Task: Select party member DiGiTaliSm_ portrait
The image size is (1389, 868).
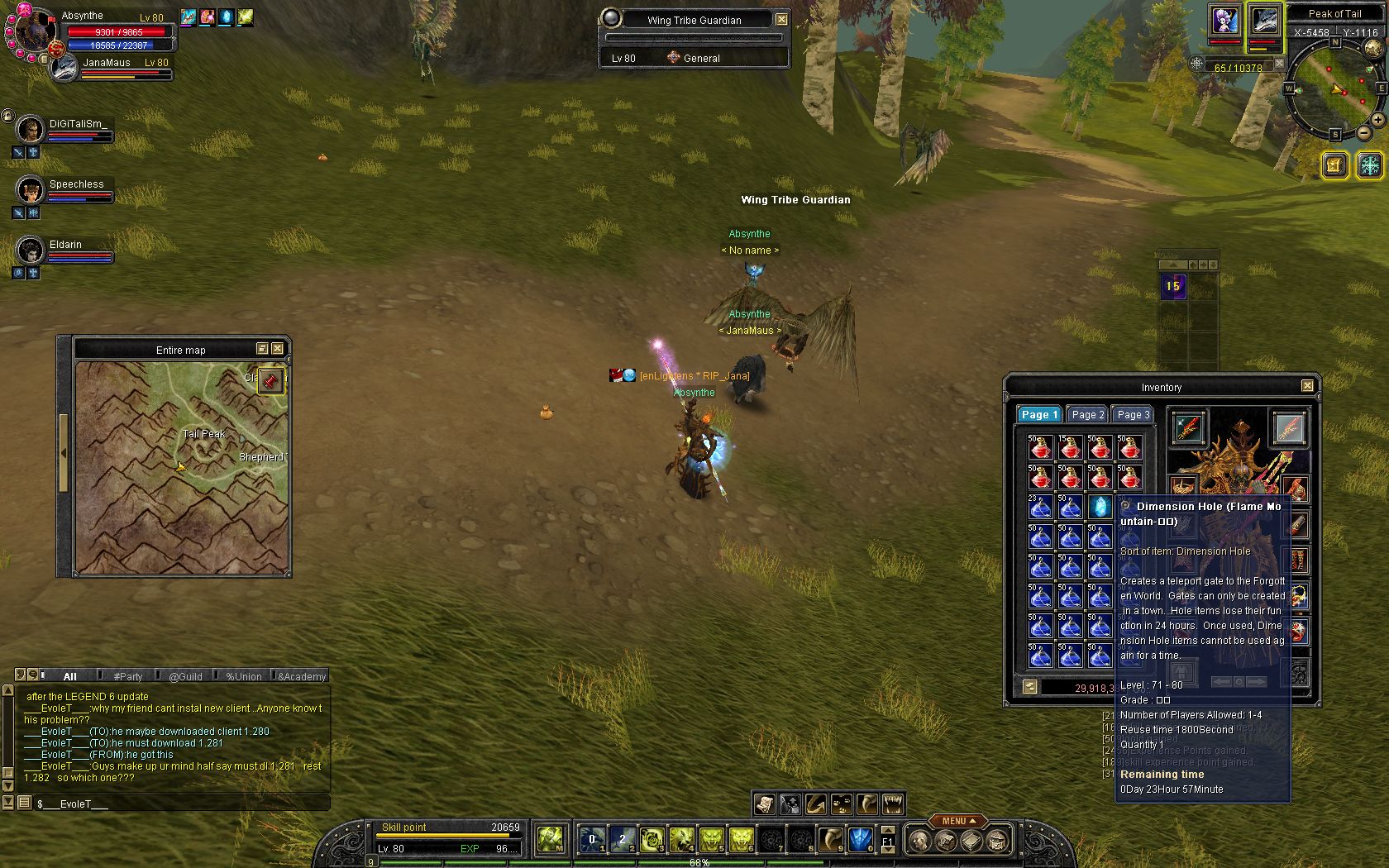Action: click(30, 129)
